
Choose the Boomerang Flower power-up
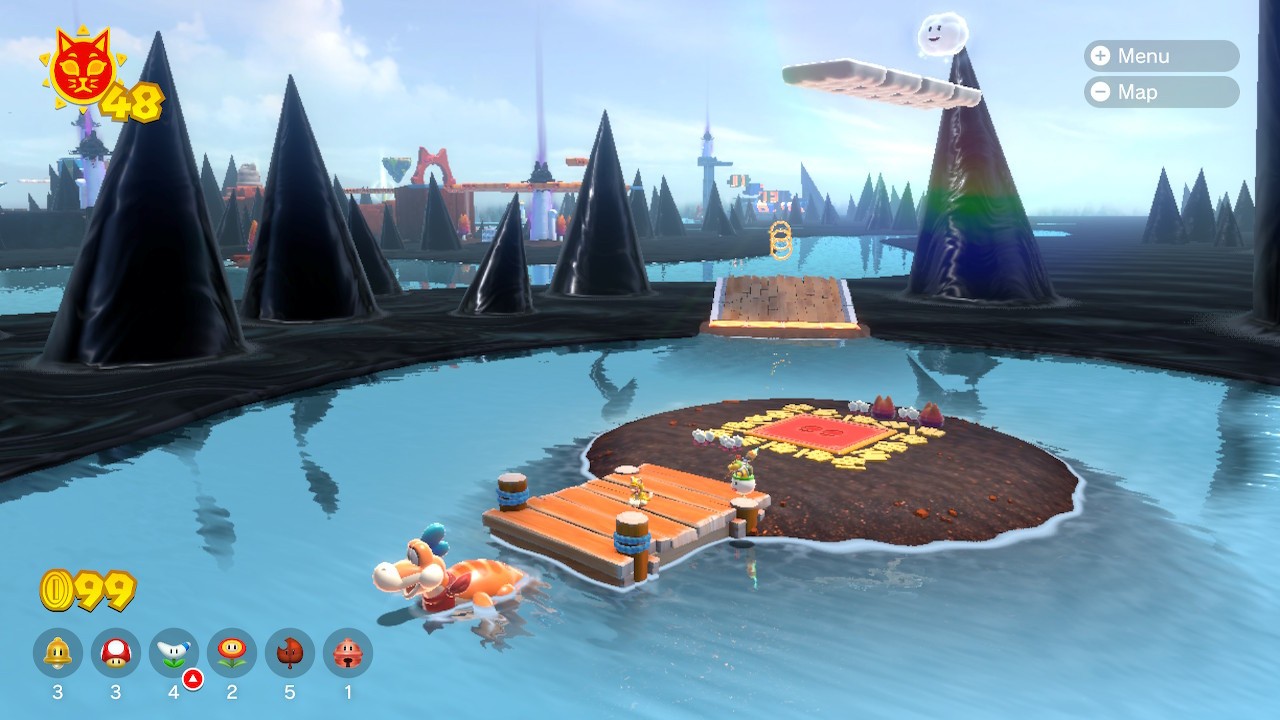coord(174,653)
